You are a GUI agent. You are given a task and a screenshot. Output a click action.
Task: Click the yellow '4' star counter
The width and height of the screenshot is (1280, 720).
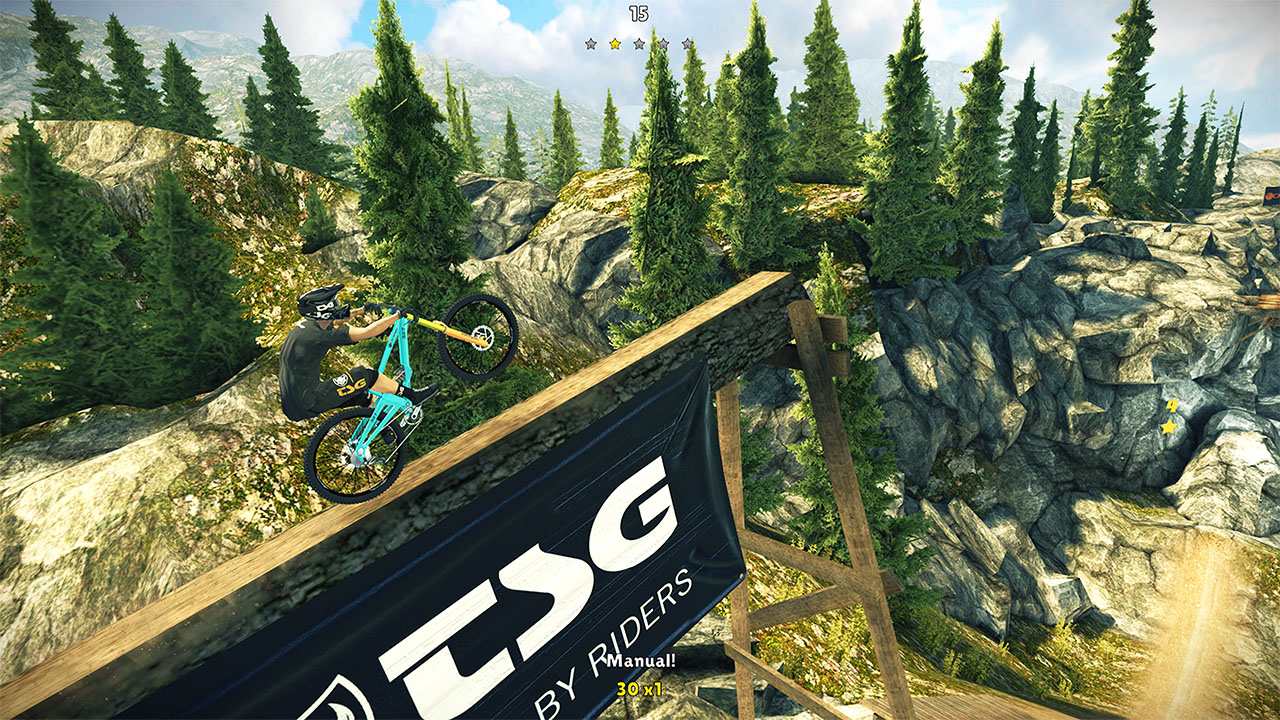(1172, 405)
